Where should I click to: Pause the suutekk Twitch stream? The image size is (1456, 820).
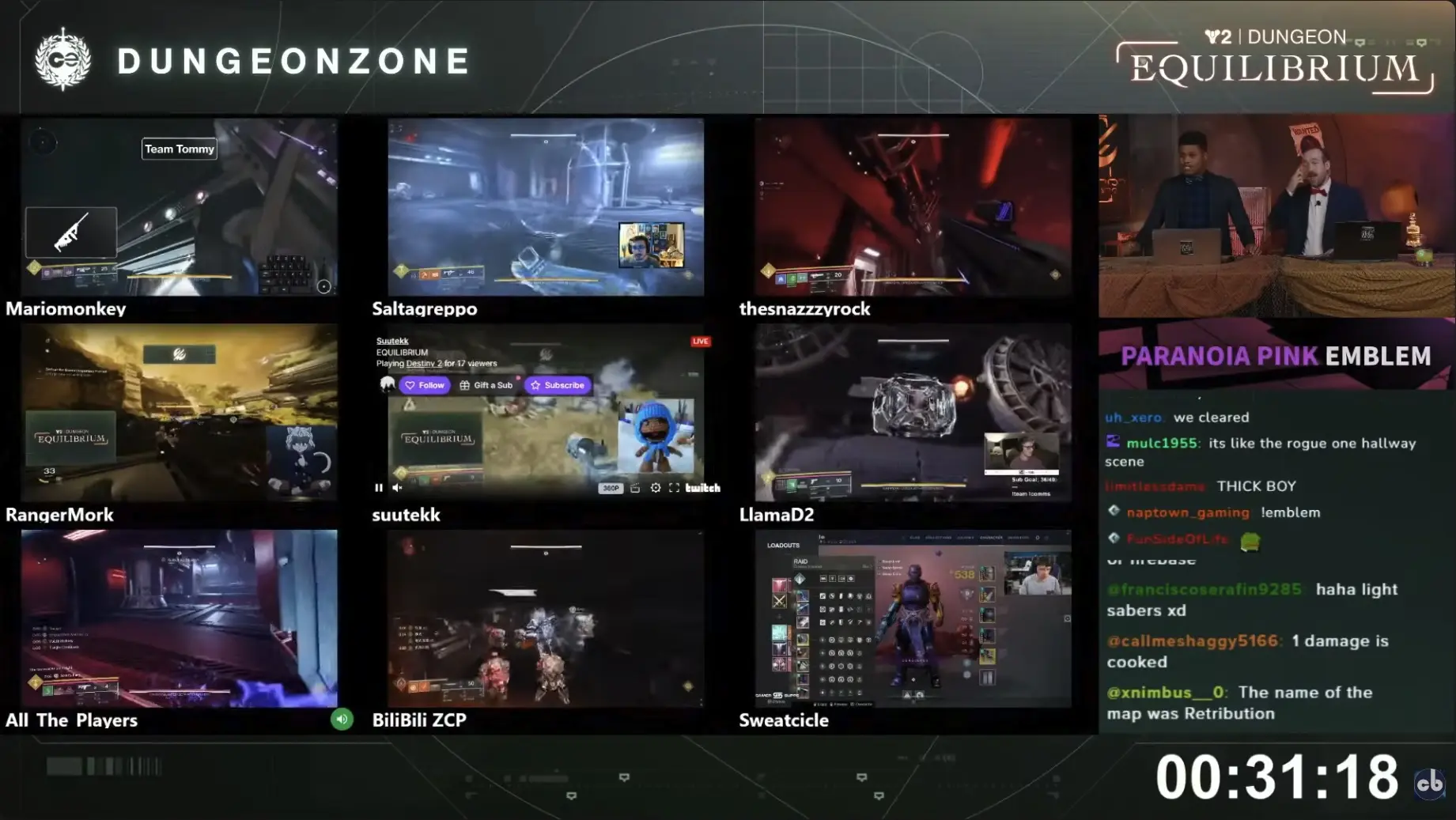[379, 488]
